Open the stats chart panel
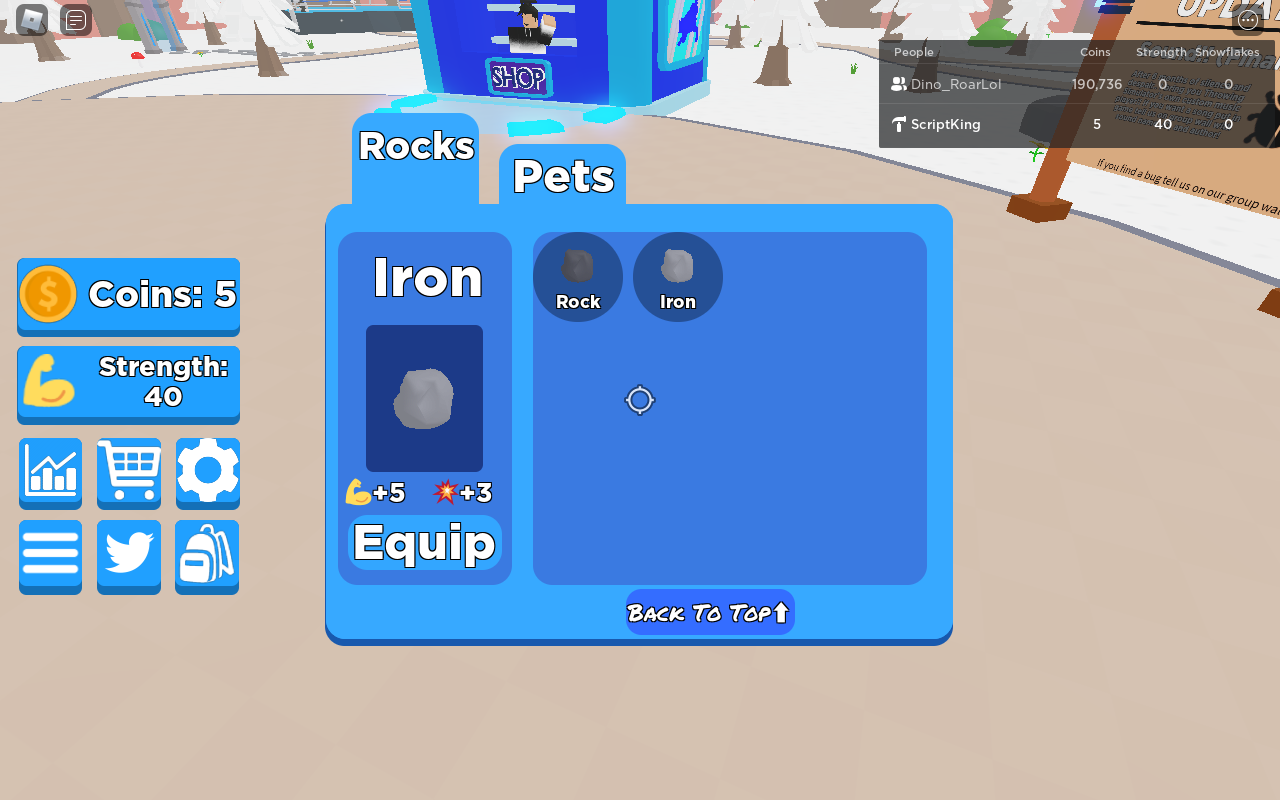Viewport: 1280px width, 800px height. 50,473
